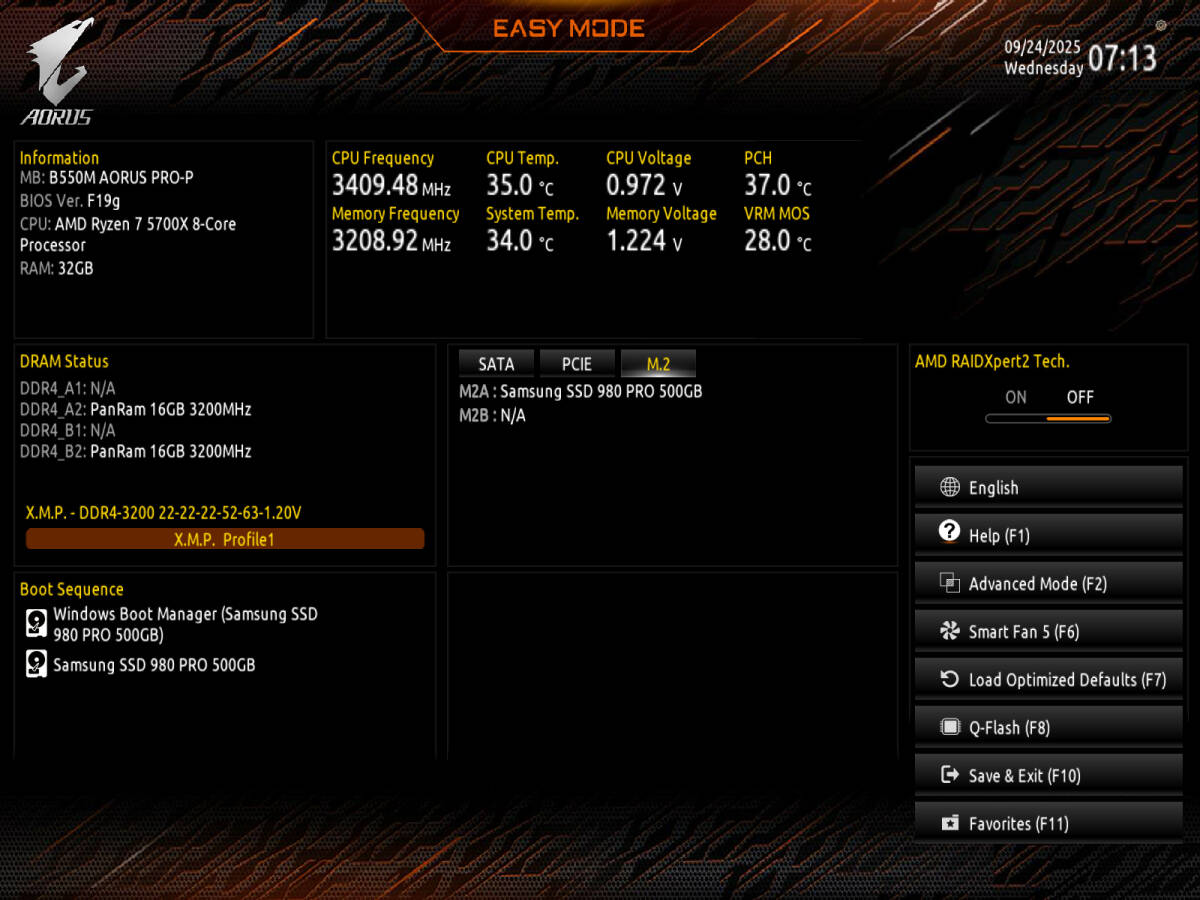Viewport: 1200px width, 900px height.
Task: Open Help (F1)
Action: (1048, 536)
